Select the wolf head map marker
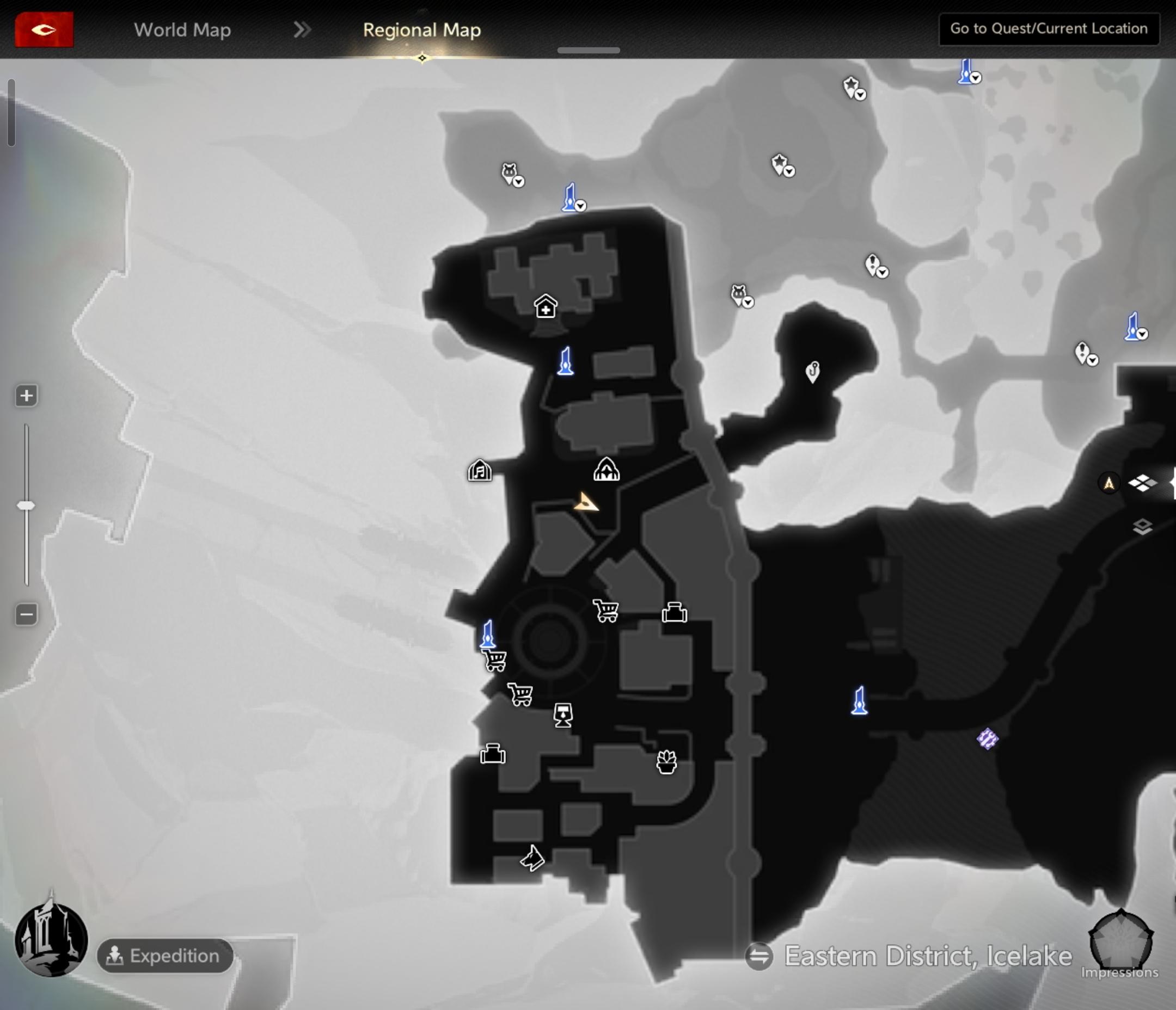The width and height of the screenshot is (1176, 1010). (532, 858)
